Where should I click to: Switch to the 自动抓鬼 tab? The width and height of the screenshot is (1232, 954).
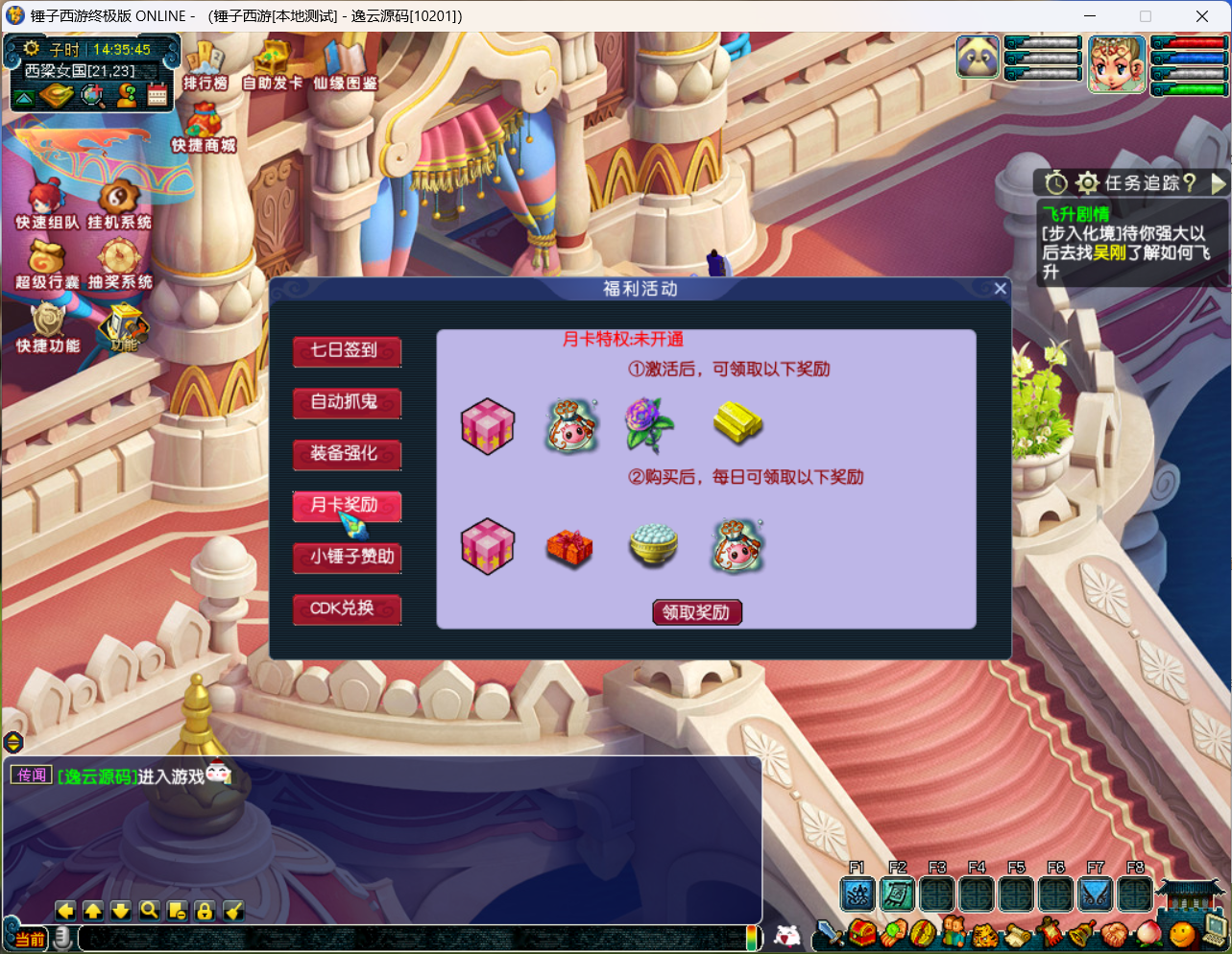tap(346, 403)
